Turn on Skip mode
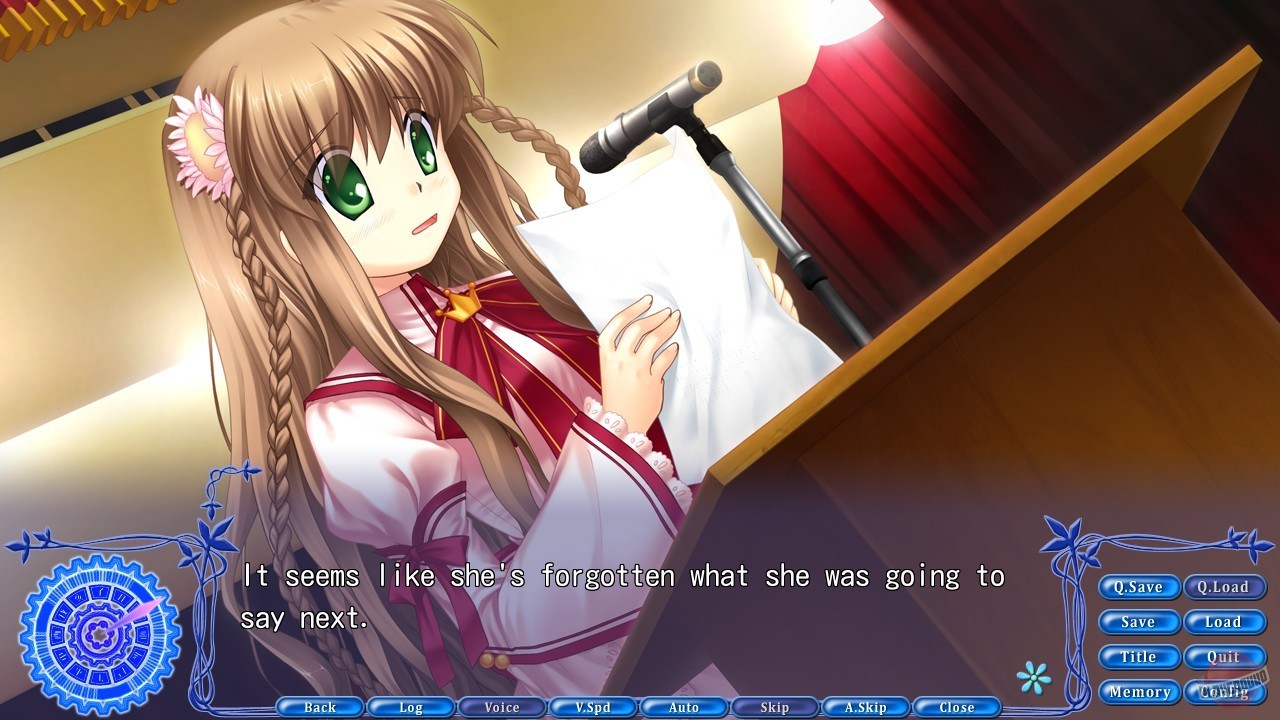 775,707
